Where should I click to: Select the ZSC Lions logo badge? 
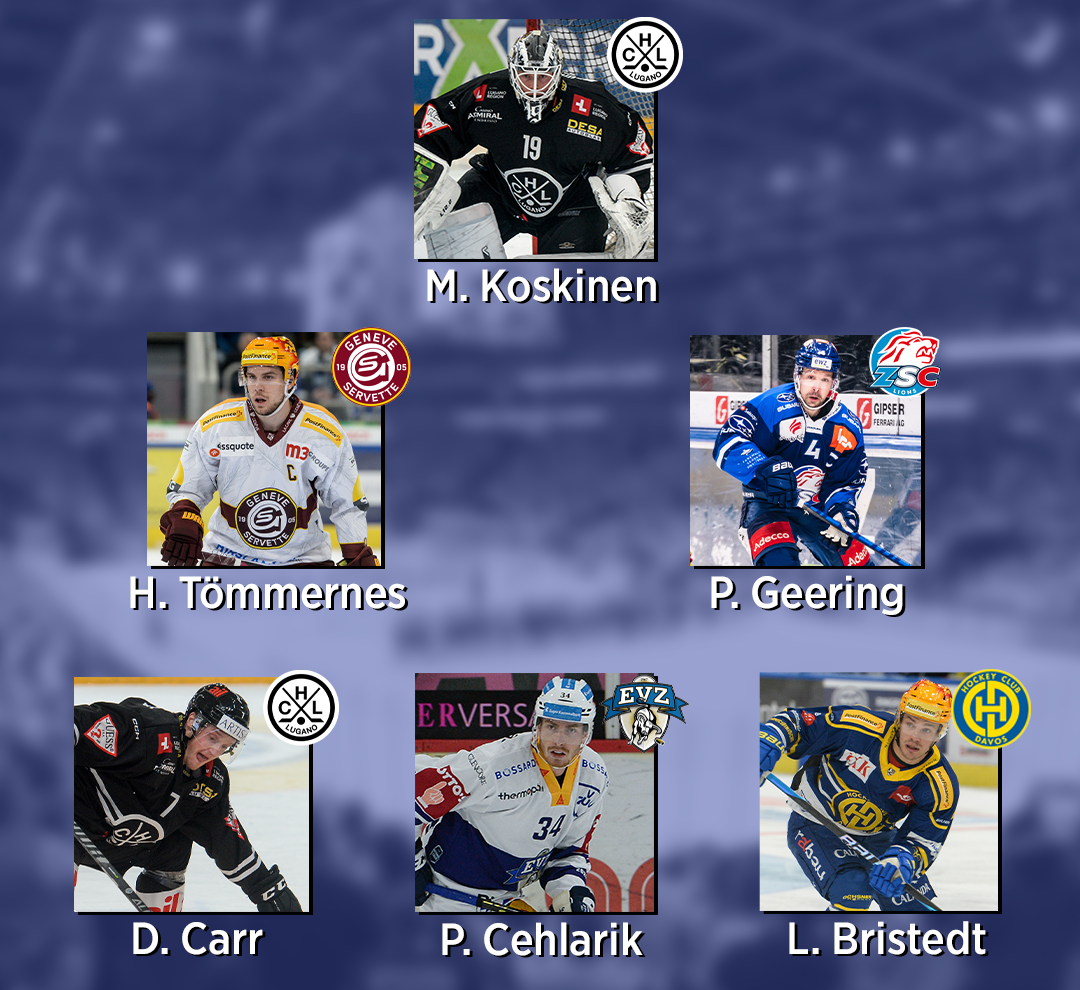click(904, 361)
